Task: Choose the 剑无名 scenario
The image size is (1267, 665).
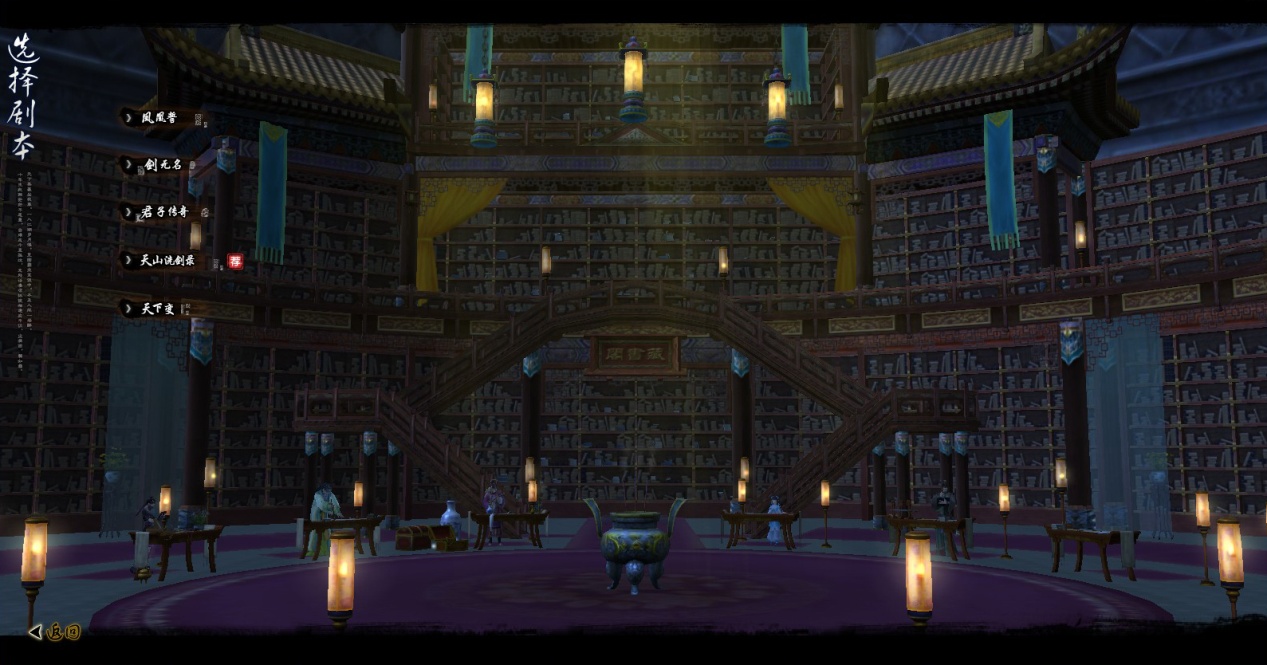Action: click(x=162, y=164)
